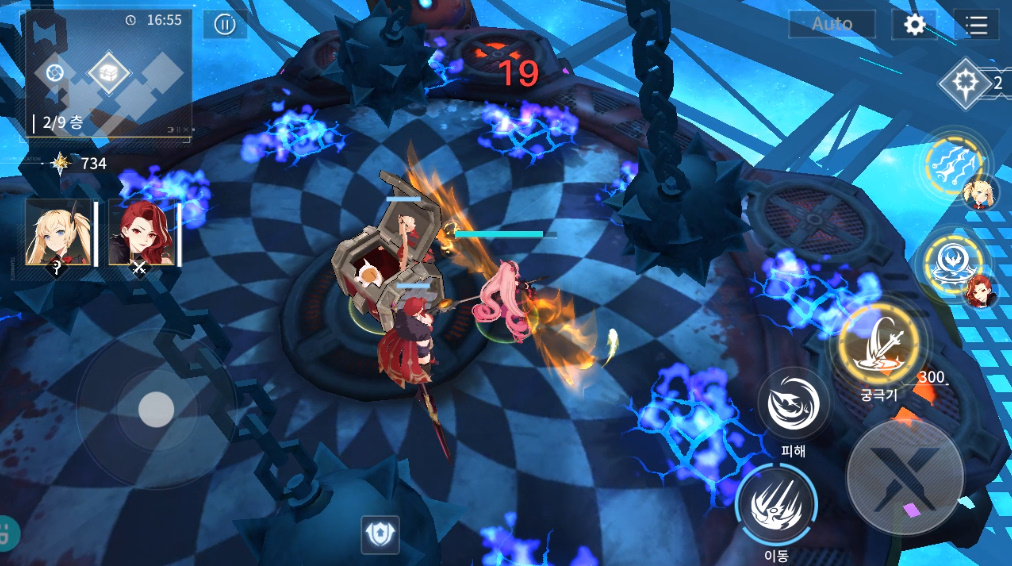Screen dimensions: 1012x566
Task: Tap the virtual joystick knob
Action: coord(156,408)
